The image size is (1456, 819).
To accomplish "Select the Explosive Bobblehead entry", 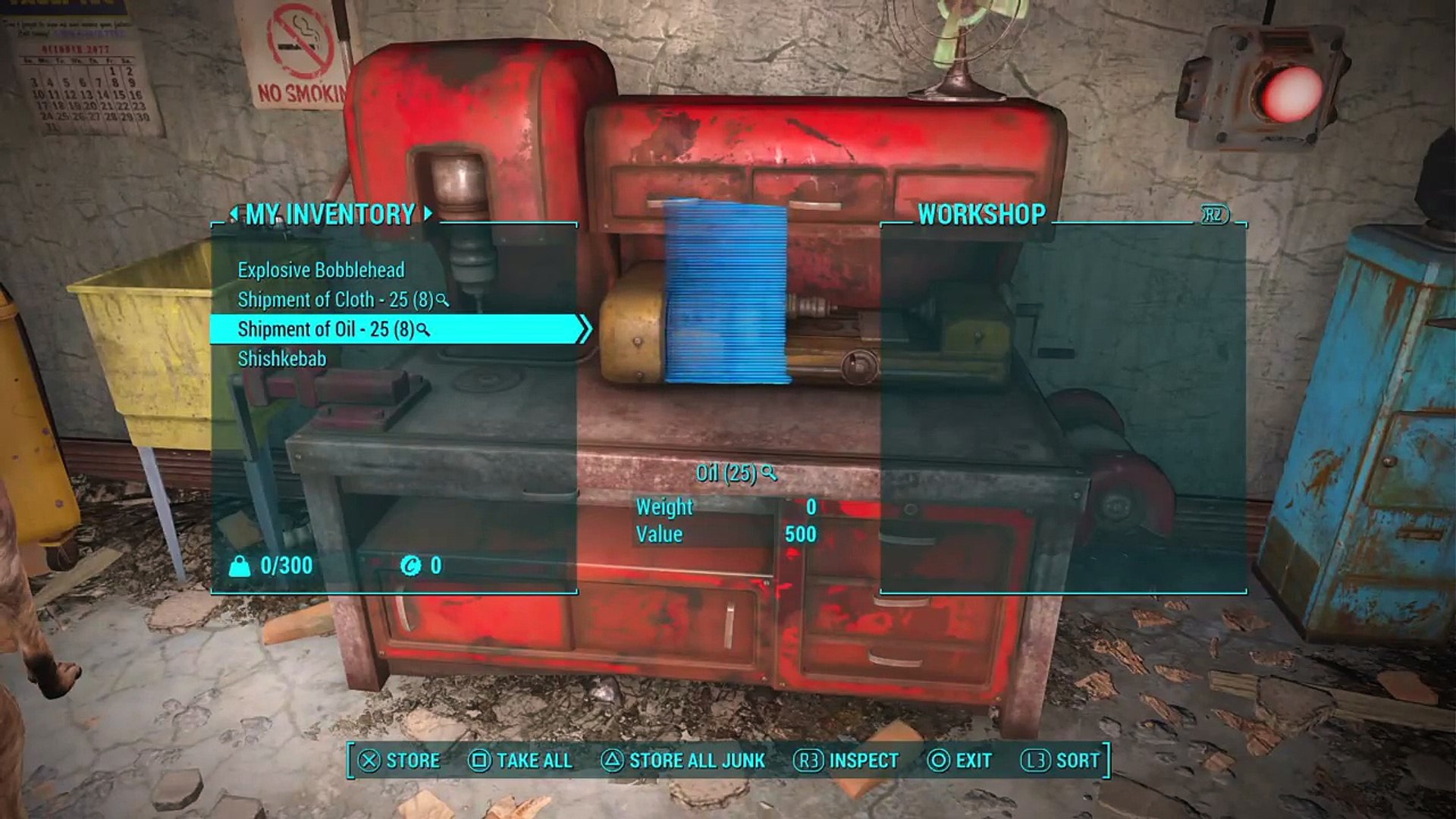I will click(x=321, y=270).
